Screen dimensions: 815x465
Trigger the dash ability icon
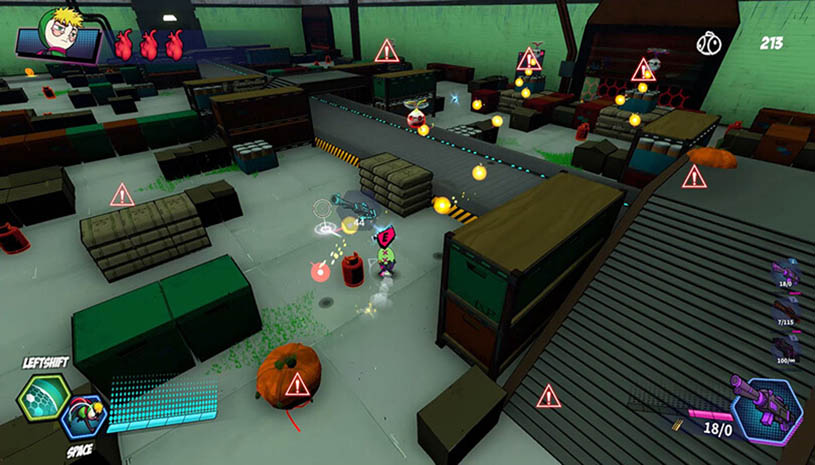coord(84,416)
